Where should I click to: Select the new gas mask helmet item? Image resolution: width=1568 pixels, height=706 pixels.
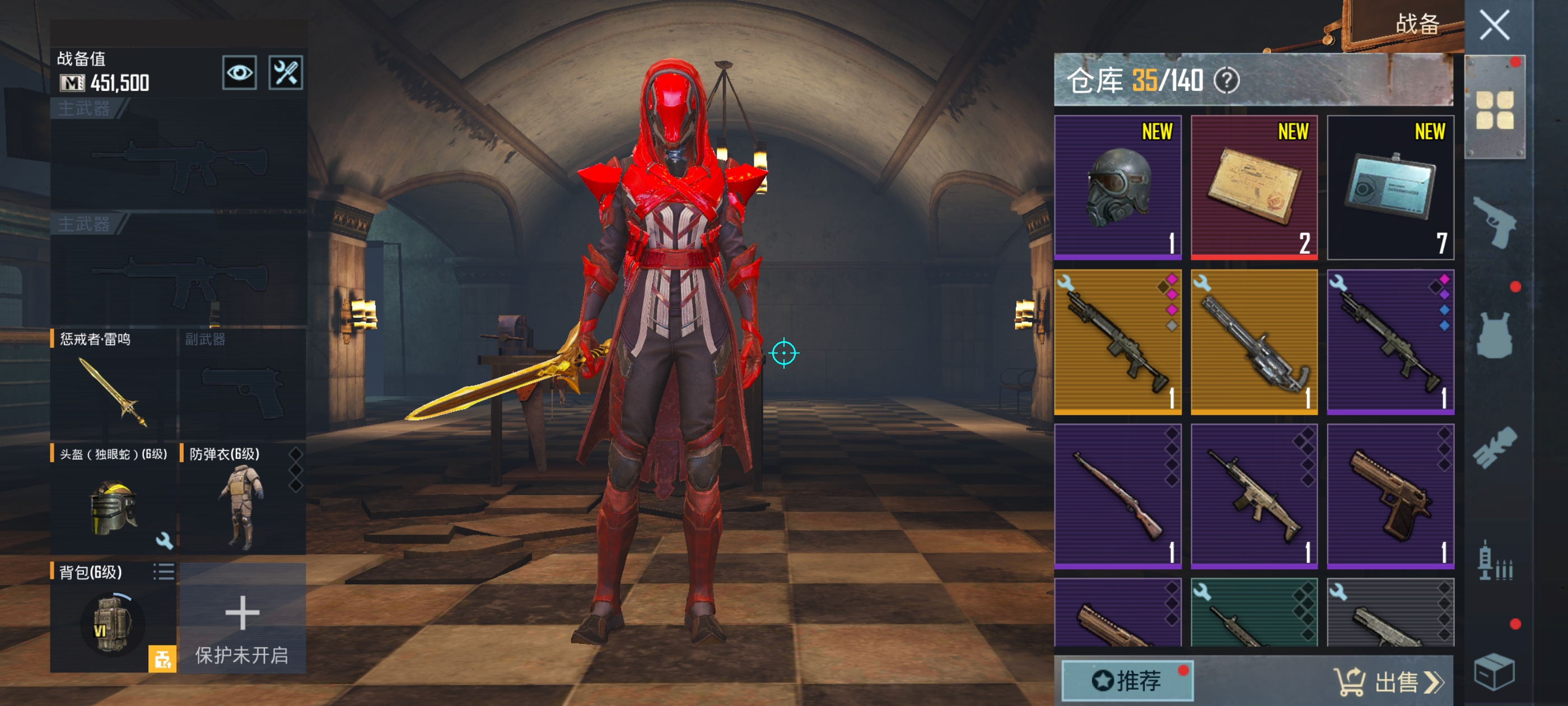click(1118, 187)
